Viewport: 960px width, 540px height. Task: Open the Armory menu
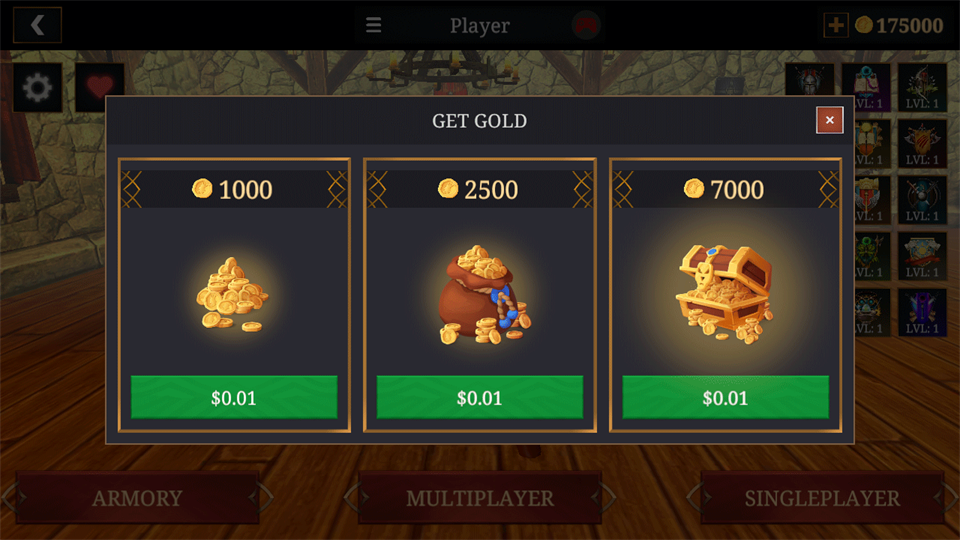[137, 498]
